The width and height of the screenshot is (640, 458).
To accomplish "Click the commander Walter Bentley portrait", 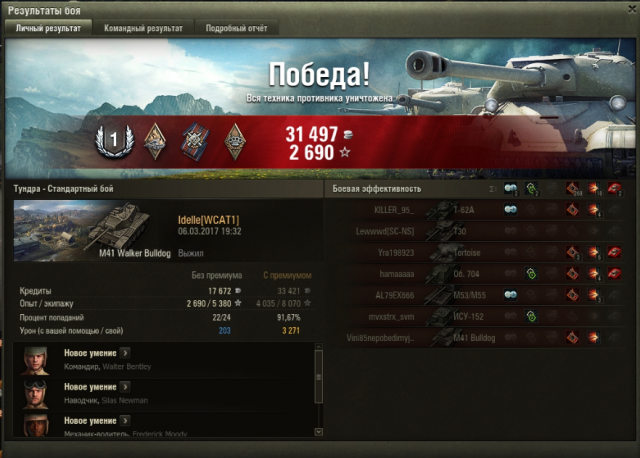I will coord(37,359).
